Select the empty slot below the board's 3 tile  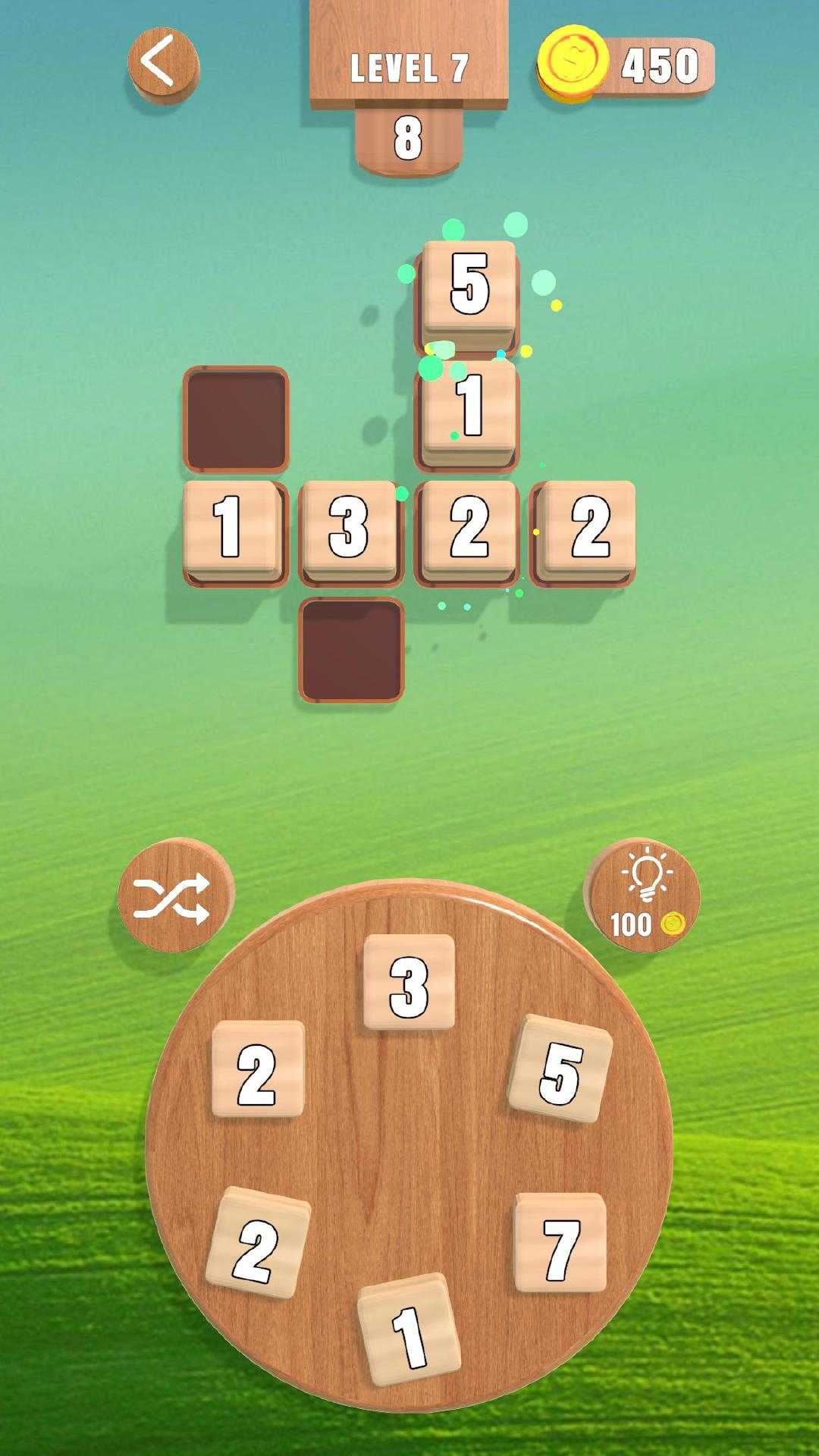351,650
